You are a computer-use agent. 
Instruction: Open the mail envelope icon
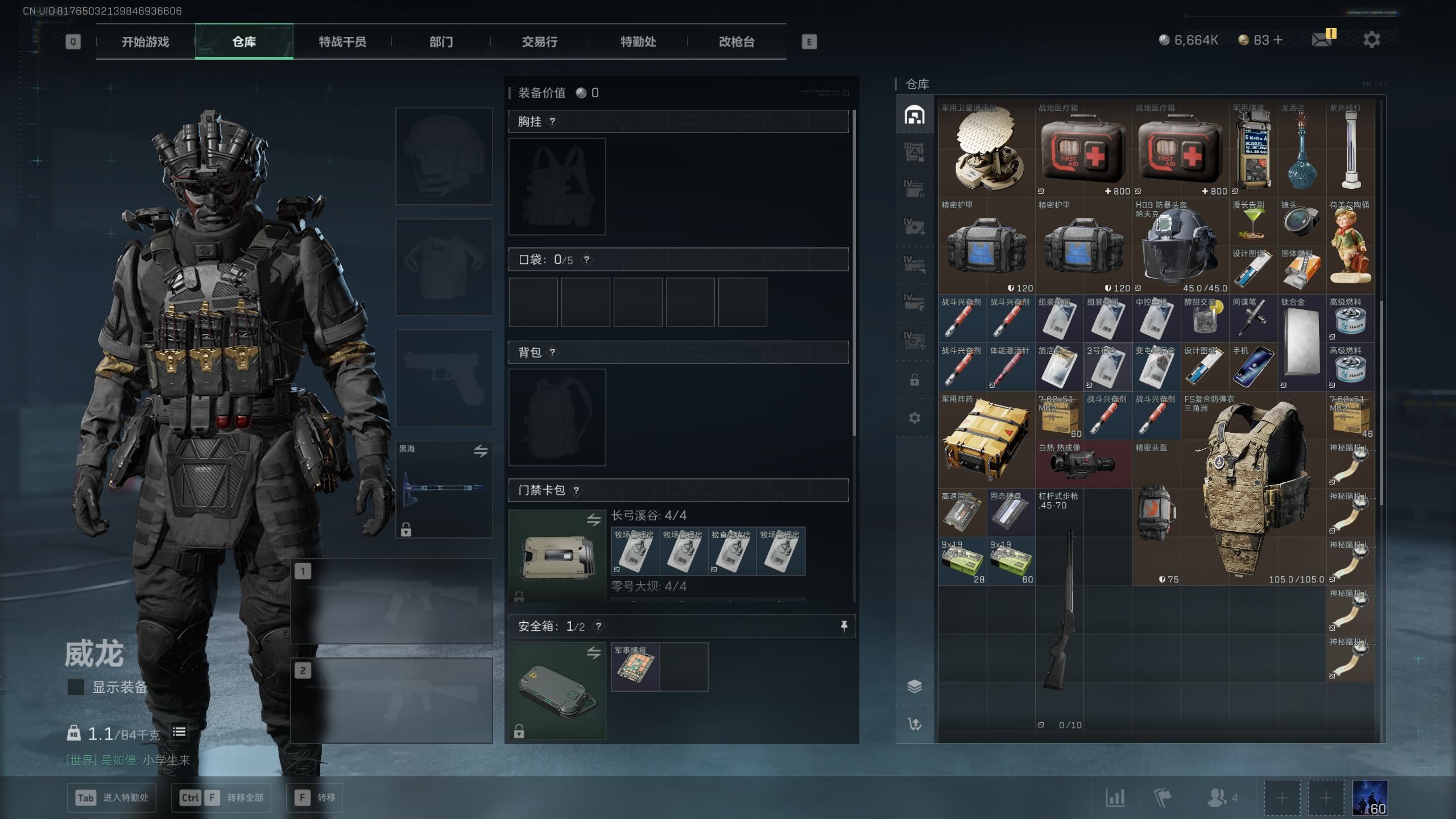click(x=1321, y=40)
